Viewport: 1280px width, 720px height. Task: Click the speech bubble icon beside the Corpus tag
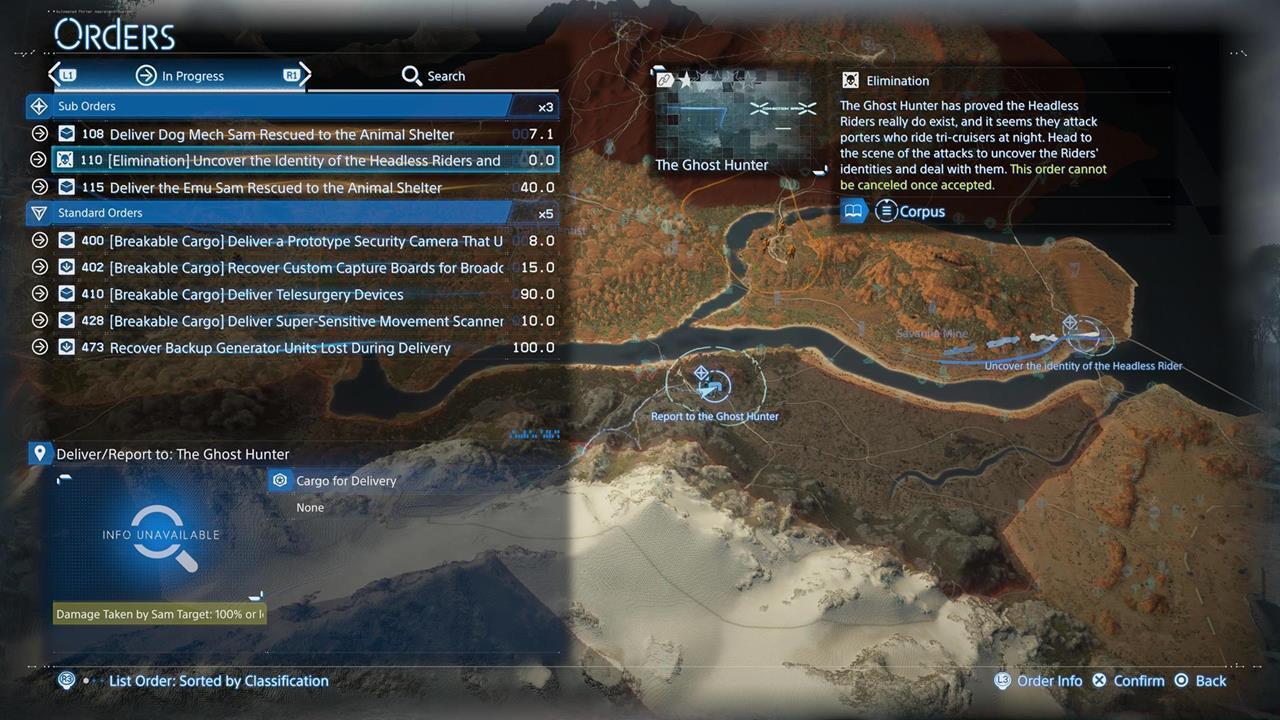point(854,211)
